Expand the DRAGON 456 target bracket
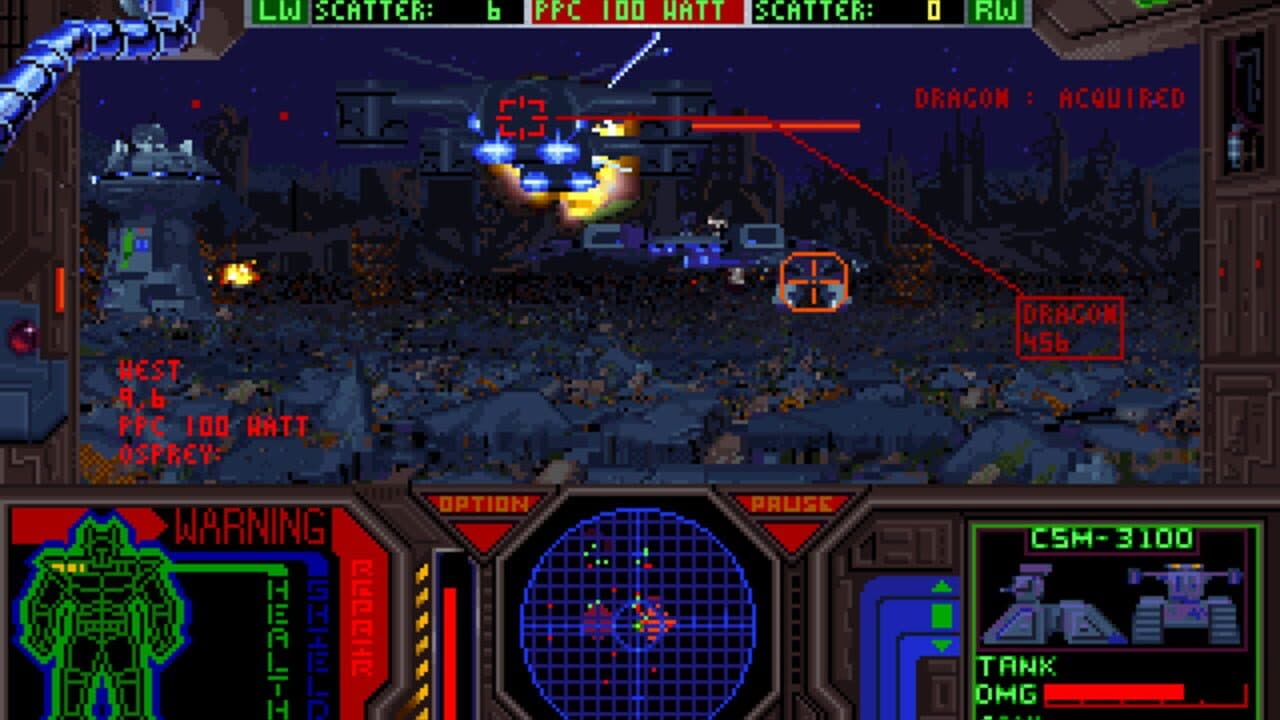This screenshot has width=1280, height=720. point(1070,328)
